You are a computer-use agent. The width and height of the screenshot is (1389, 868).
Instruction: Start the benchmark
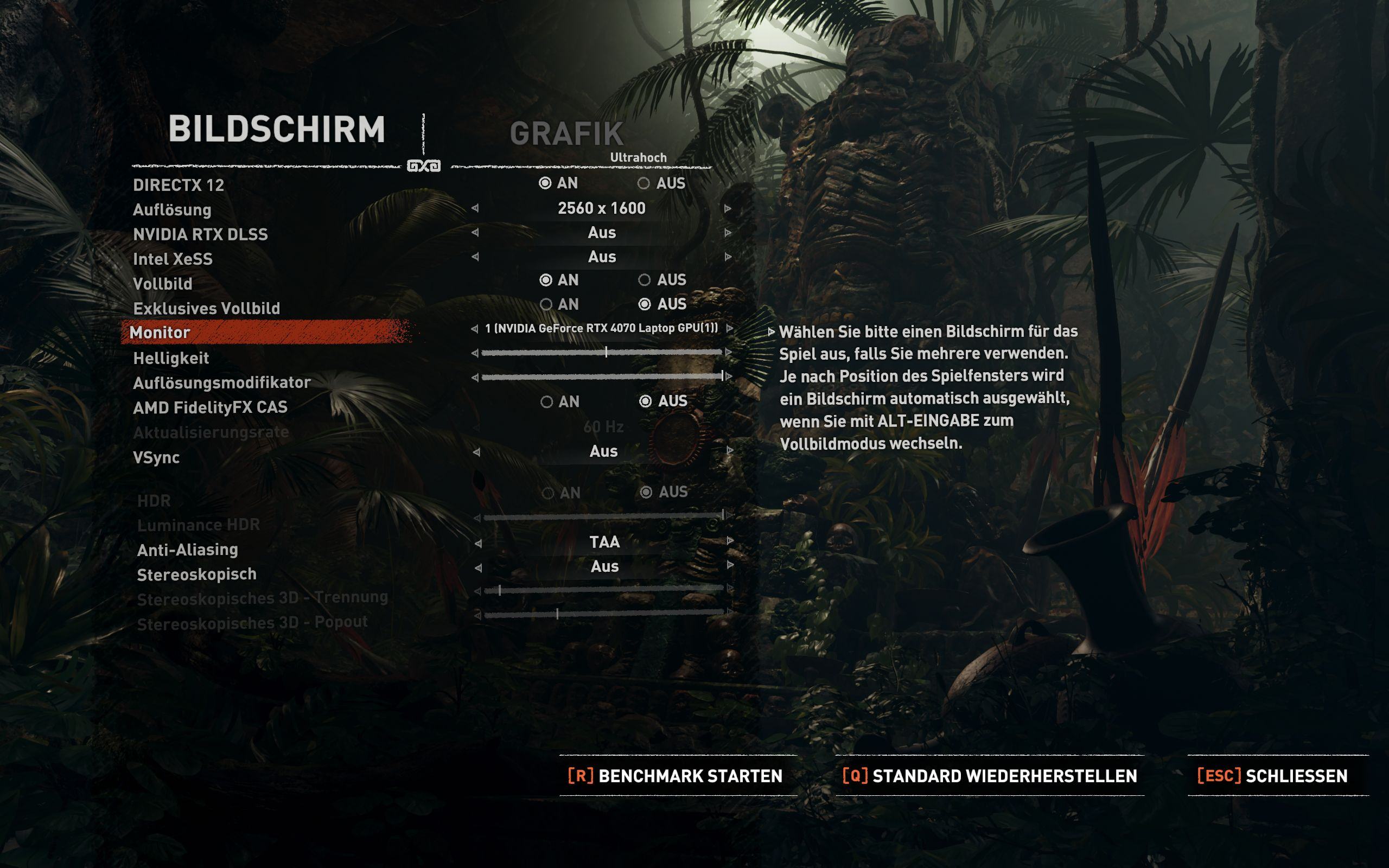click(676, 776)
